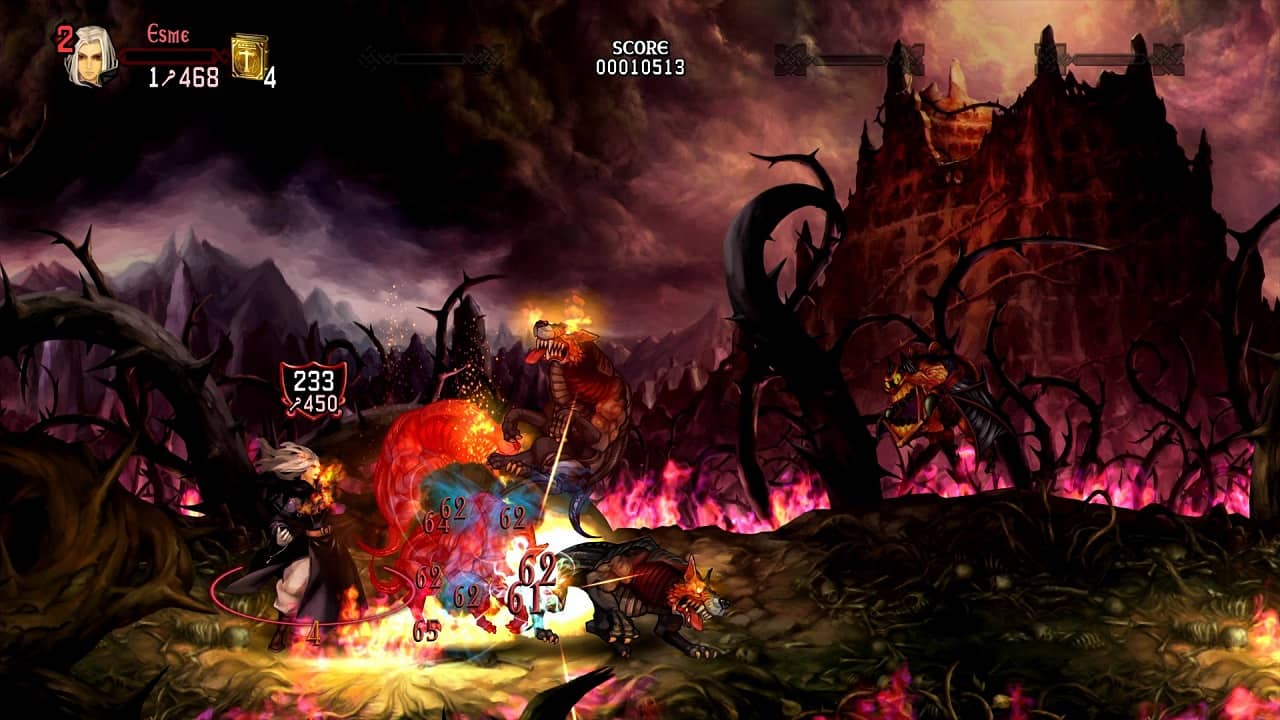
Task: Select the hellhound enemy near the beam
Action: coord(640,590)
